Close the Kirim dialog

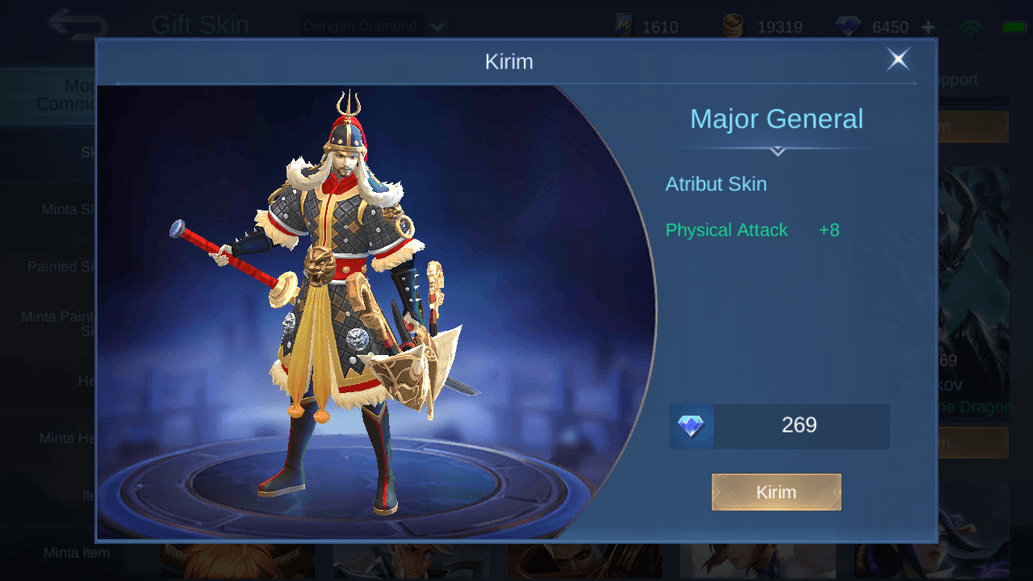tap(898, 60)
